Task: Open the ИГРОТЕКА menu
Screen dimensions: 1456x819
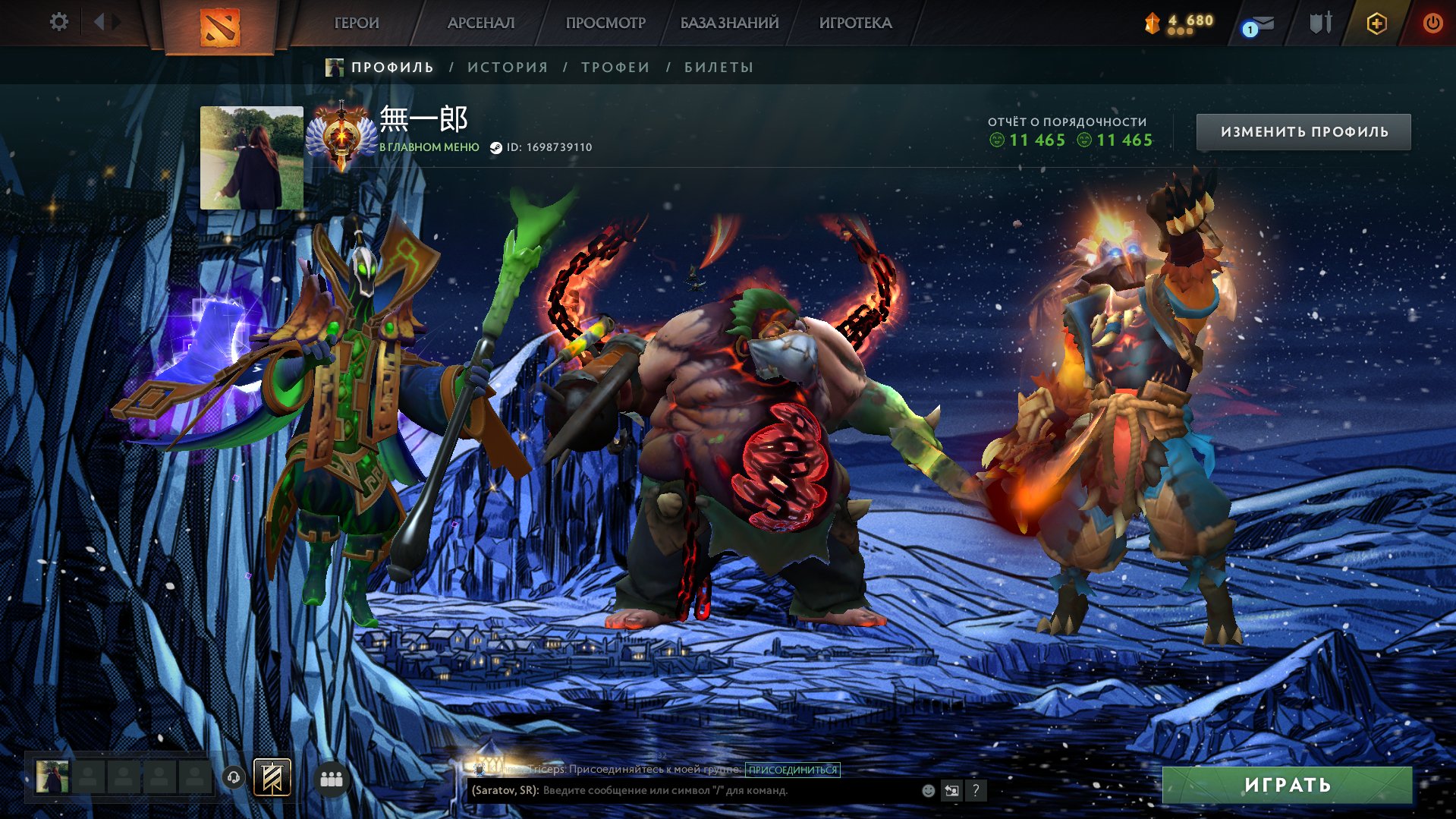Action: point(855,24)
